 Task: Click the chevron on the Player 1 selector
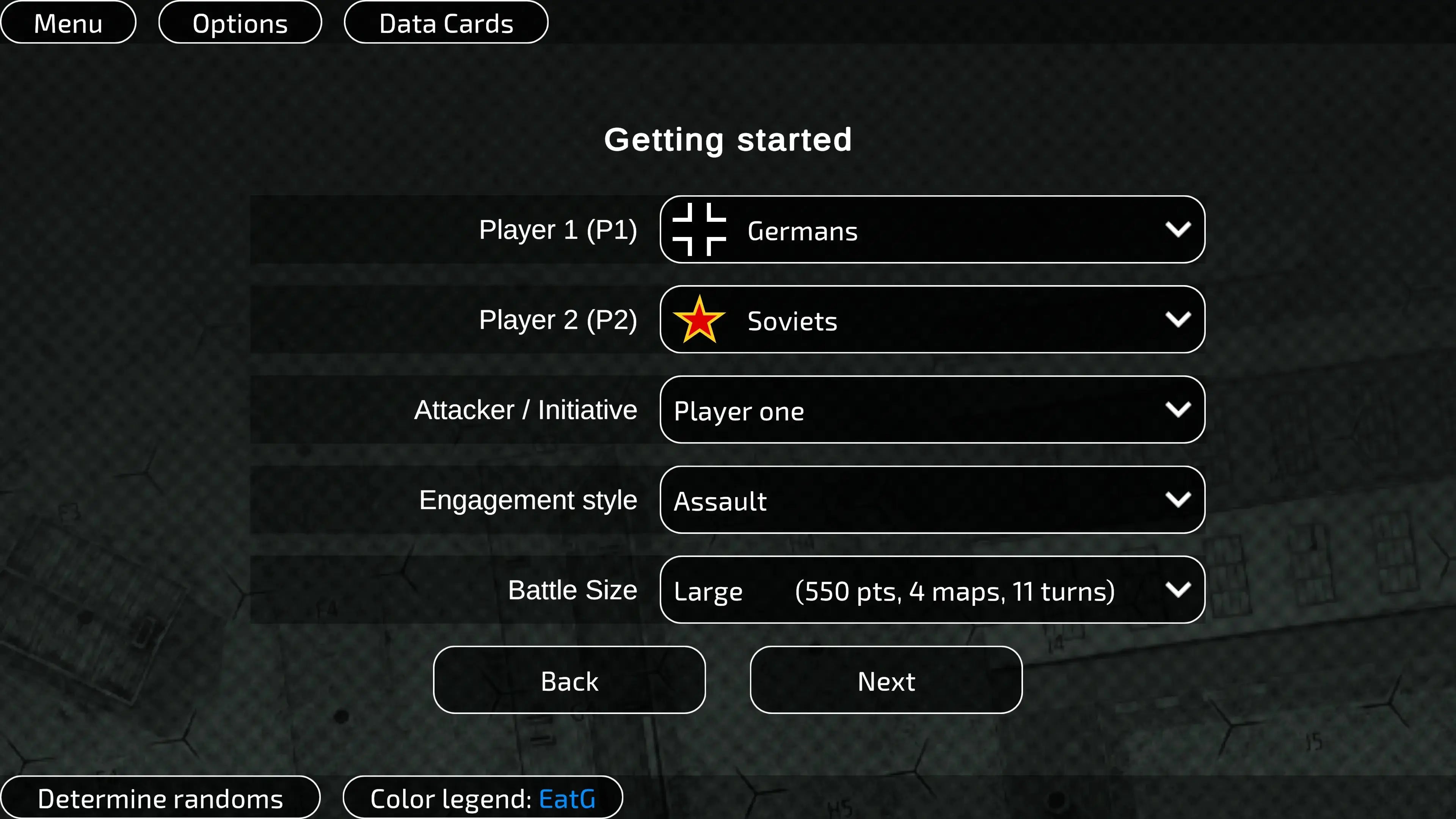(1179, 229)
